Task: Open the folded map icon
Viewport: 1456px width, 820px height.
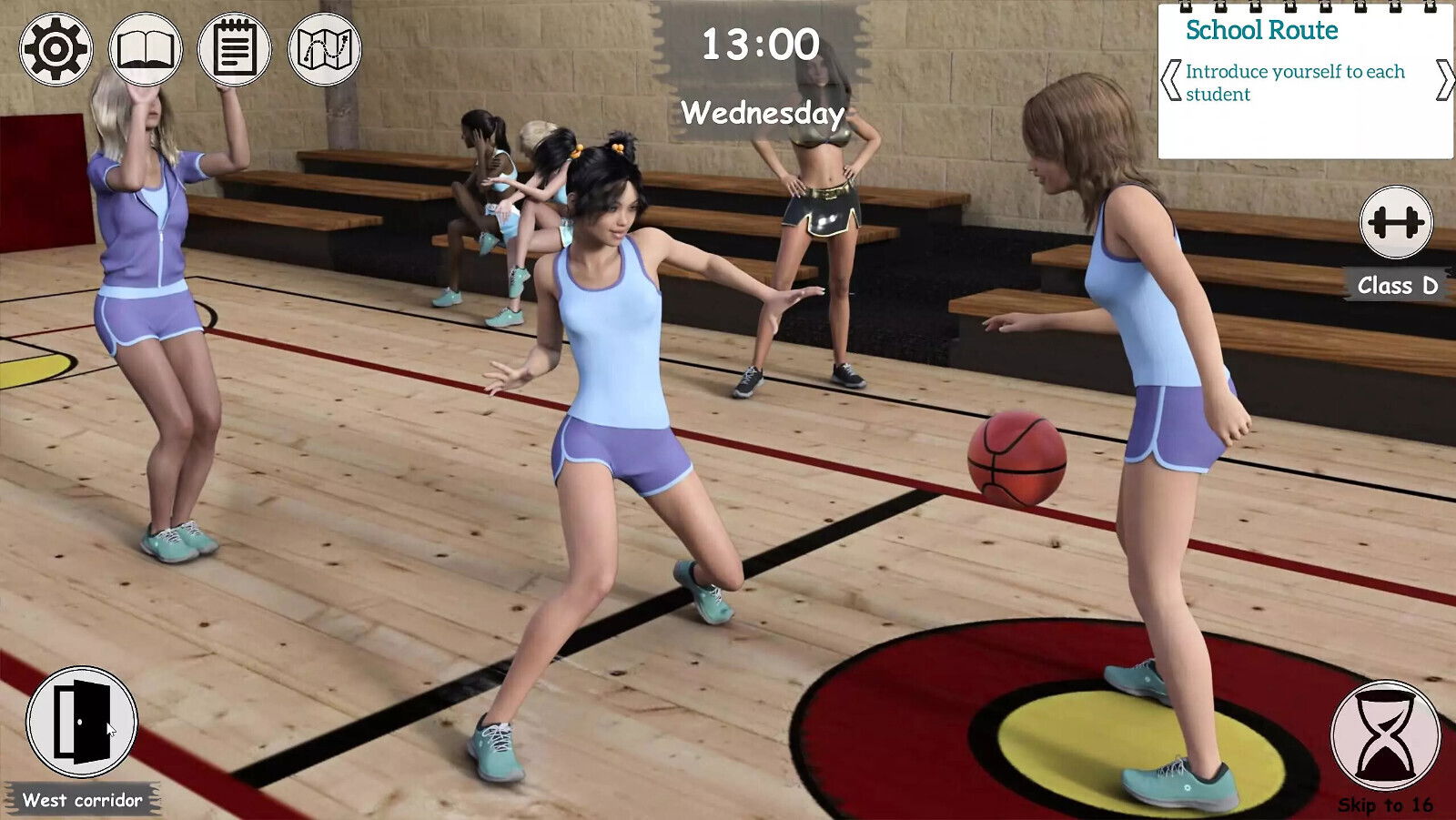Action: tap(325, 49)
